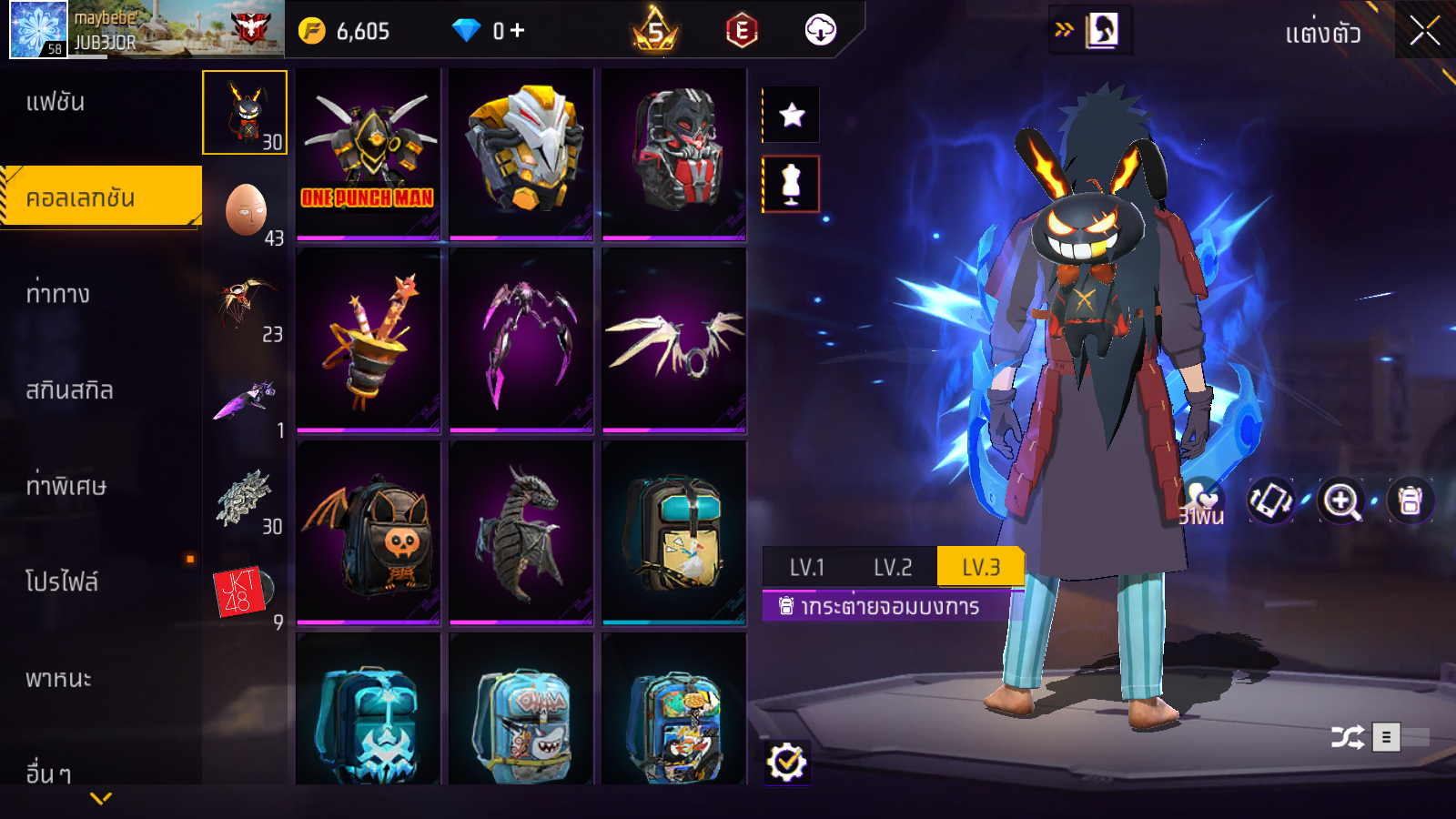Open the สกินสกิล category
This screenshot has width=1456, height=819.
(x=69, y=390)
